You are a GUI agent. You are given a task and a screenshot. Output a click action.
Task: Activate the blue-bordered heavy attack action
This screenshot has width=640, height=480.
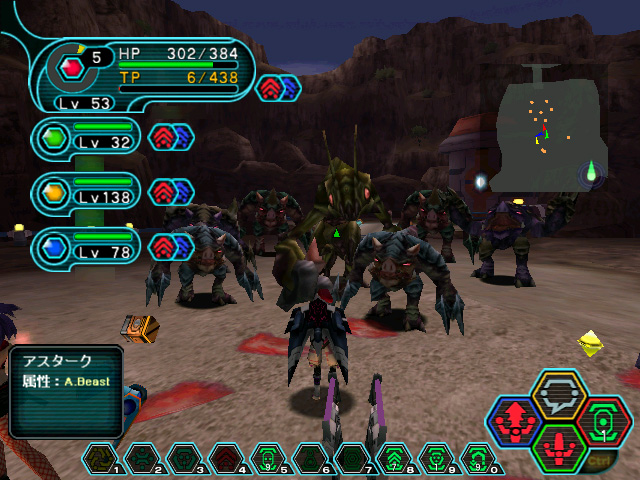pyautogui.click(x=516, y=420)
